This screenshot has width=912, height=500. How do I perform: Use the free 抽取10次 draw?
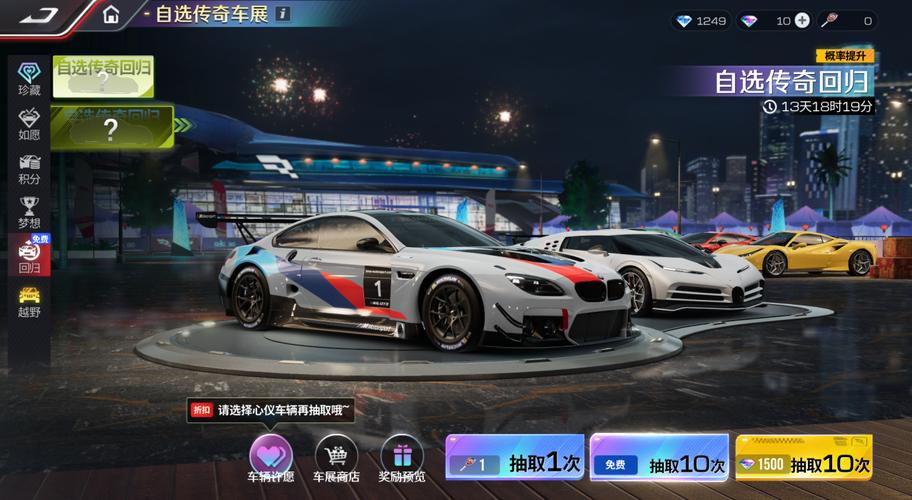(x=659, y=463)
